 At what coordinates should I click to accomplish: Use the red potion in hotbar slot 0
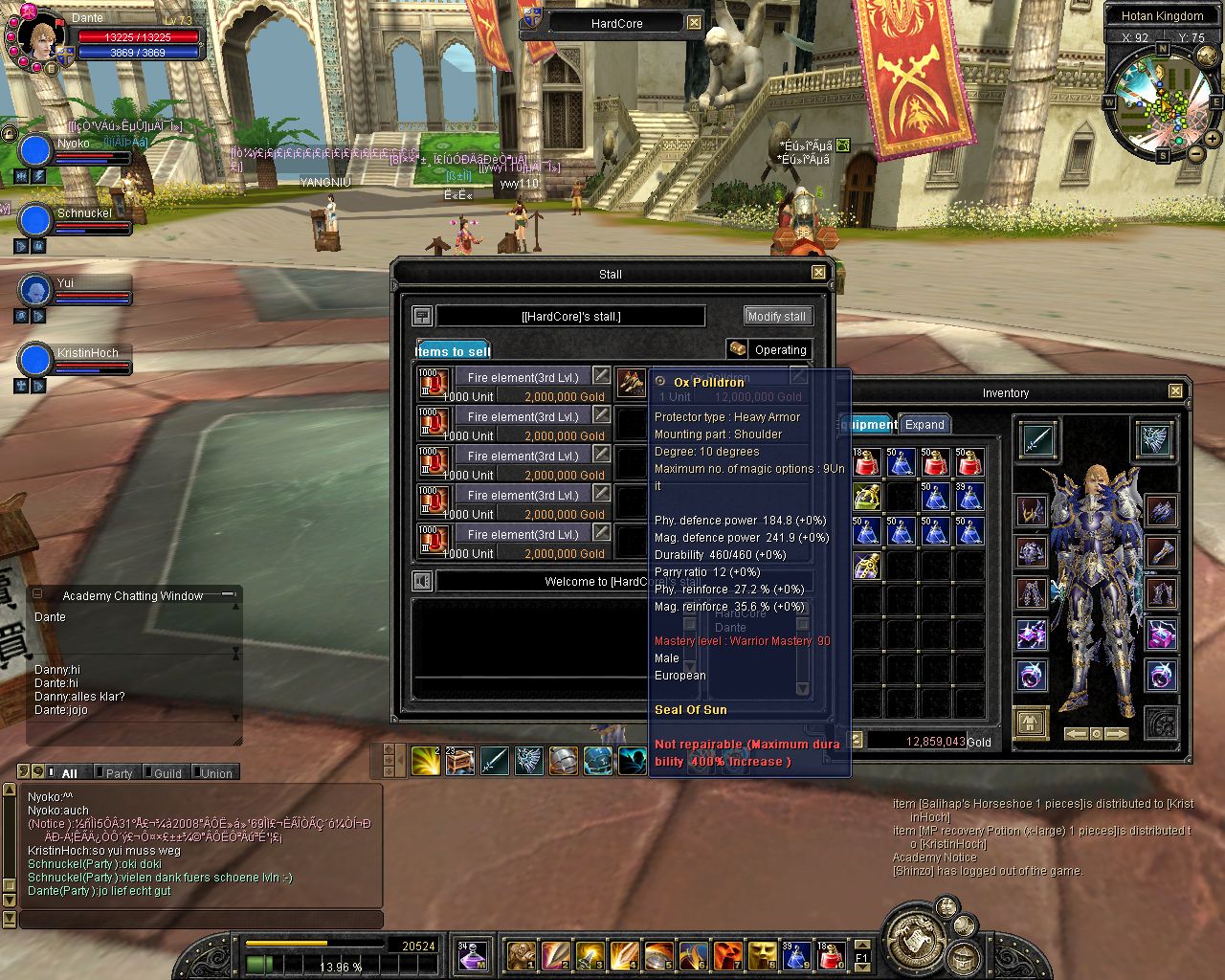click(831, 954)
